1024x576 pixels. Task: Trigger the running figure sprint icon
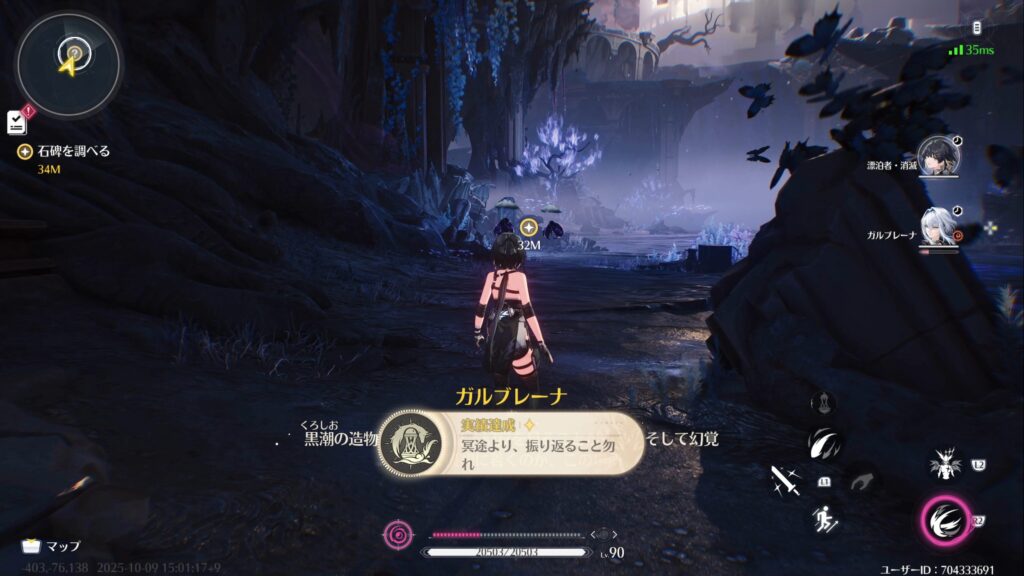(826, 518)
